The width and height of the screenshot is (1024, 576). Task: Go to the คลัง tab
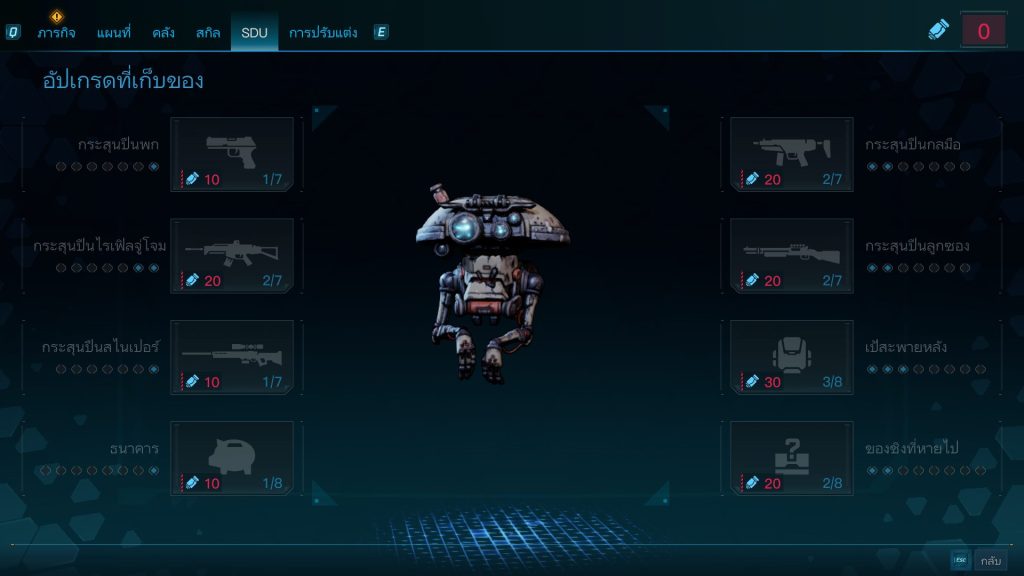[164, 33]
